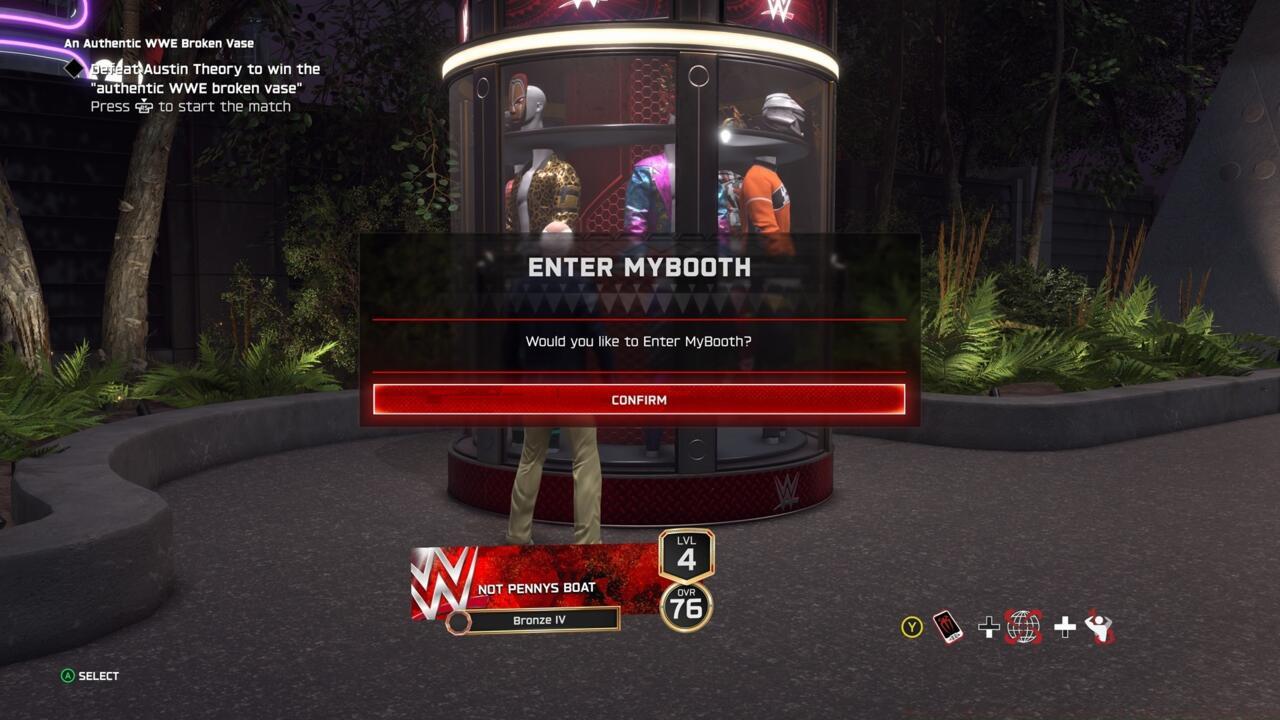The image size is (1280, 720).
Task: Click the Bronze IV rank label
Action: click(541, 619)
